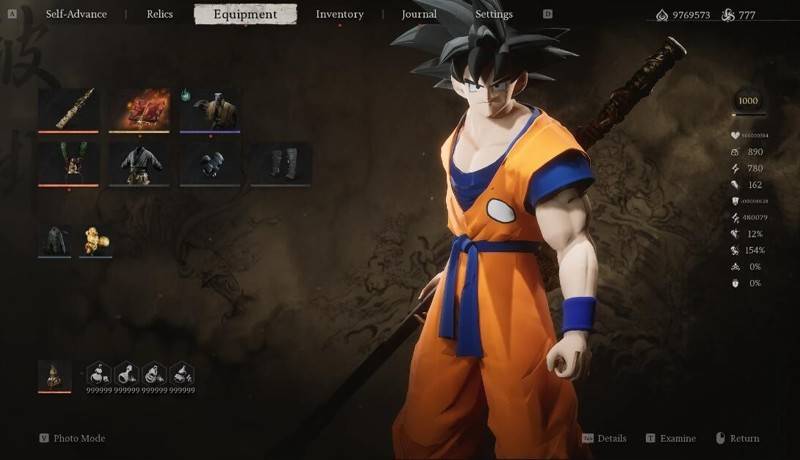Open the Relics tab
The height and width of the screenshot is (460, 800).
point(159,15)
